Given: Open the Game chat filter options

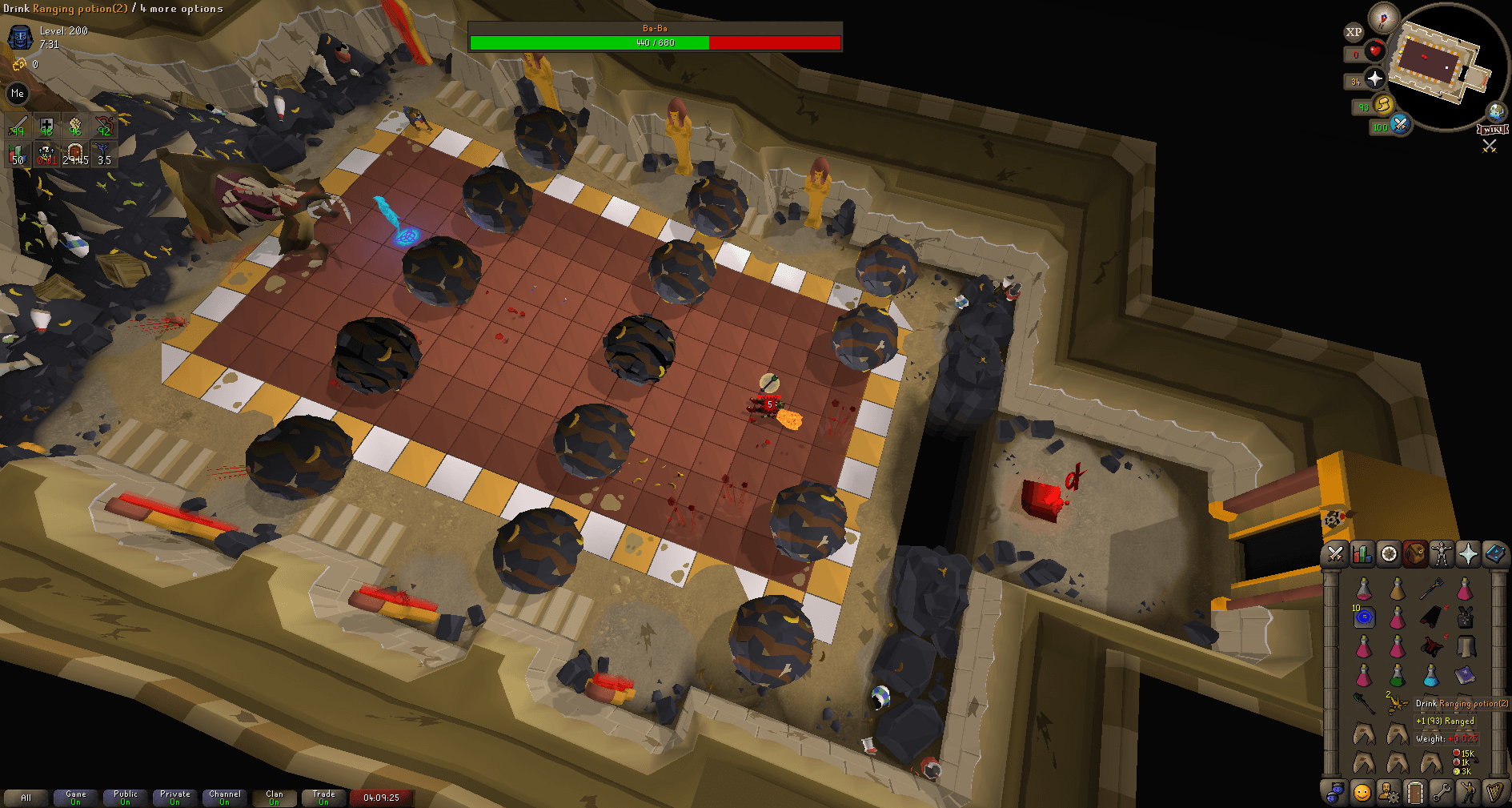Looking at the screenshot, I should point(75,797).
